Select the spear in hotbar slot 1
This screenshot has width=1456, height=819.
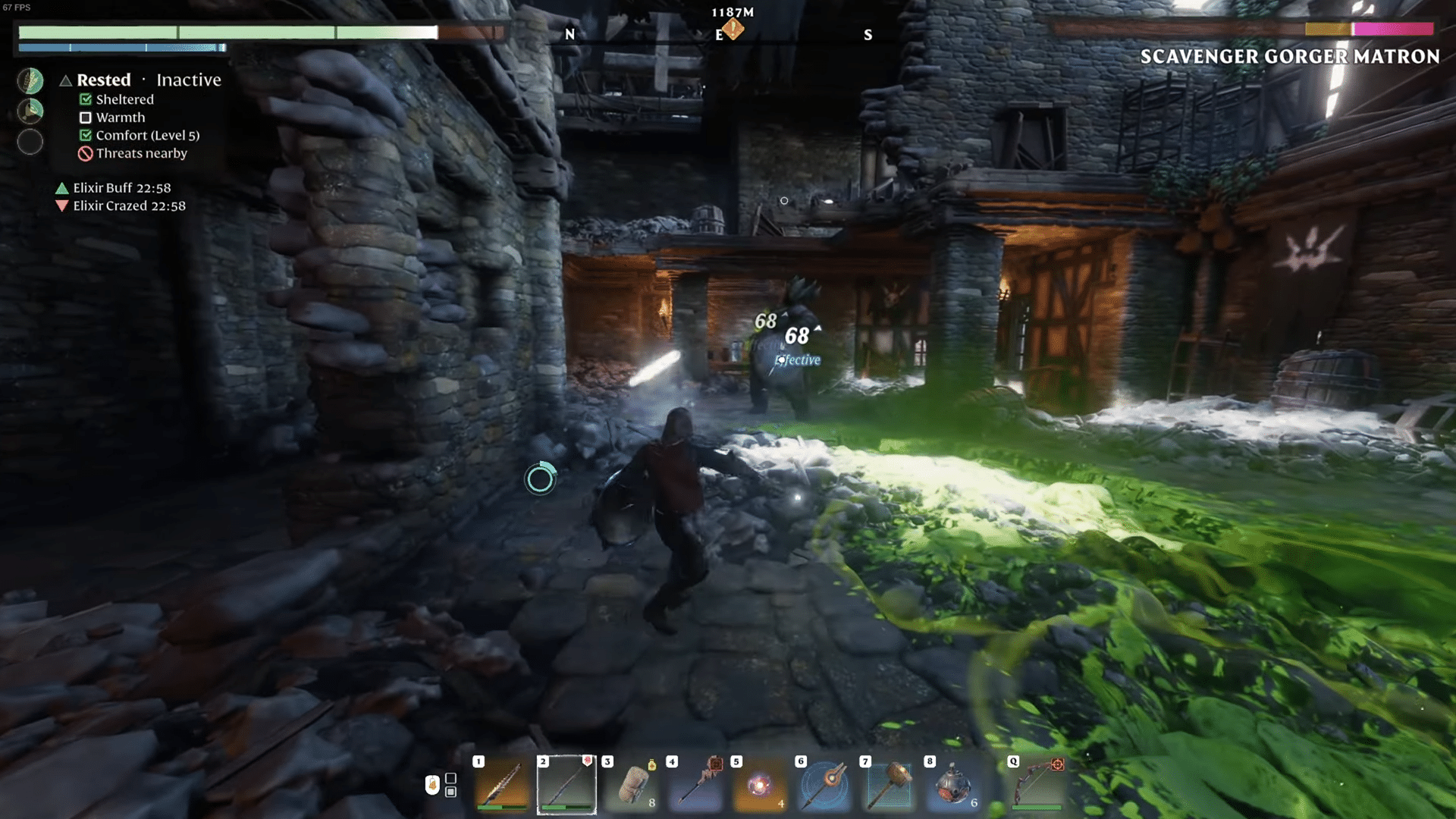[502, 785]
